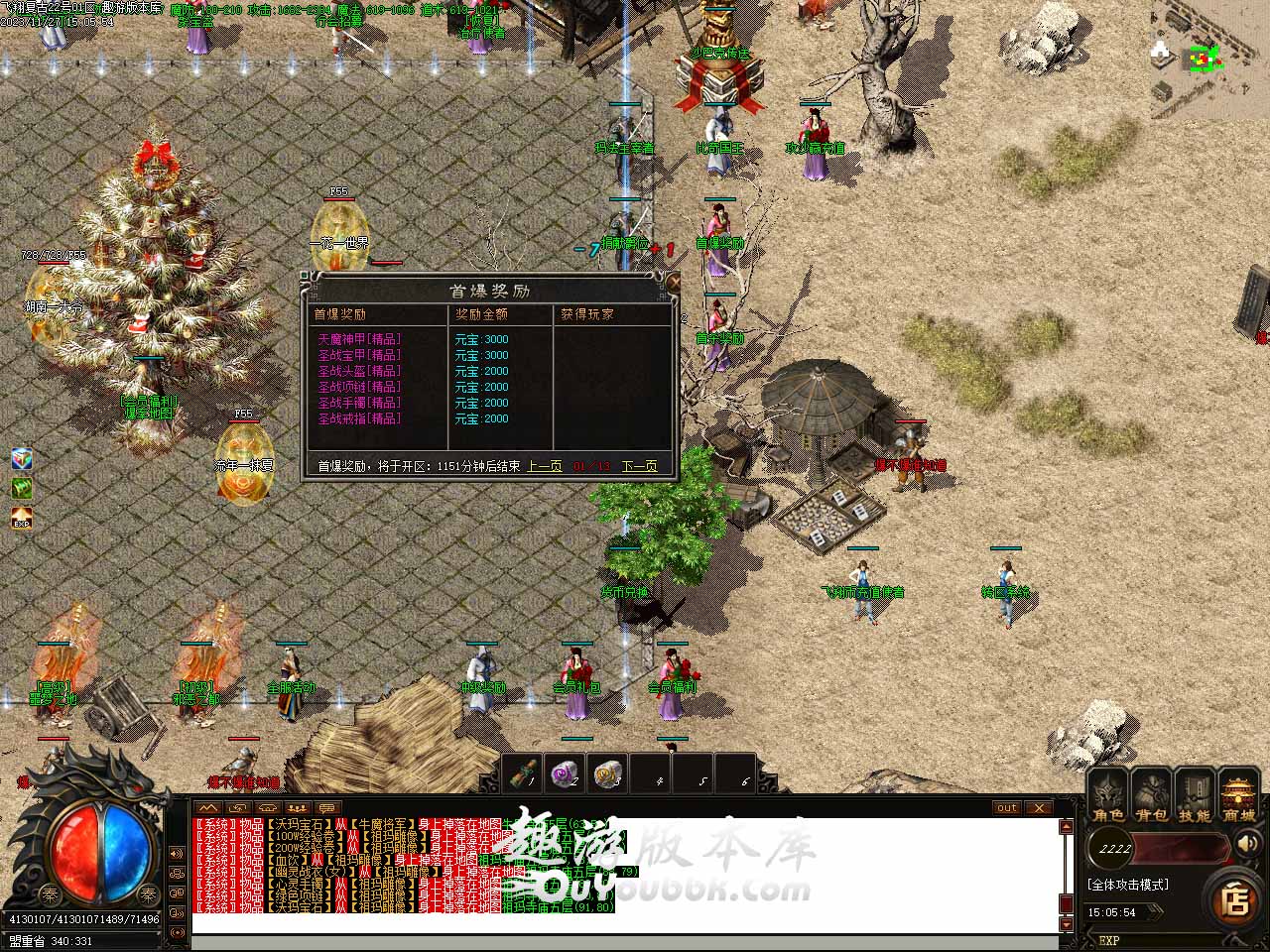1270x952 pixels.
Task: Close the chat log with the X button
Action: 1038,807
